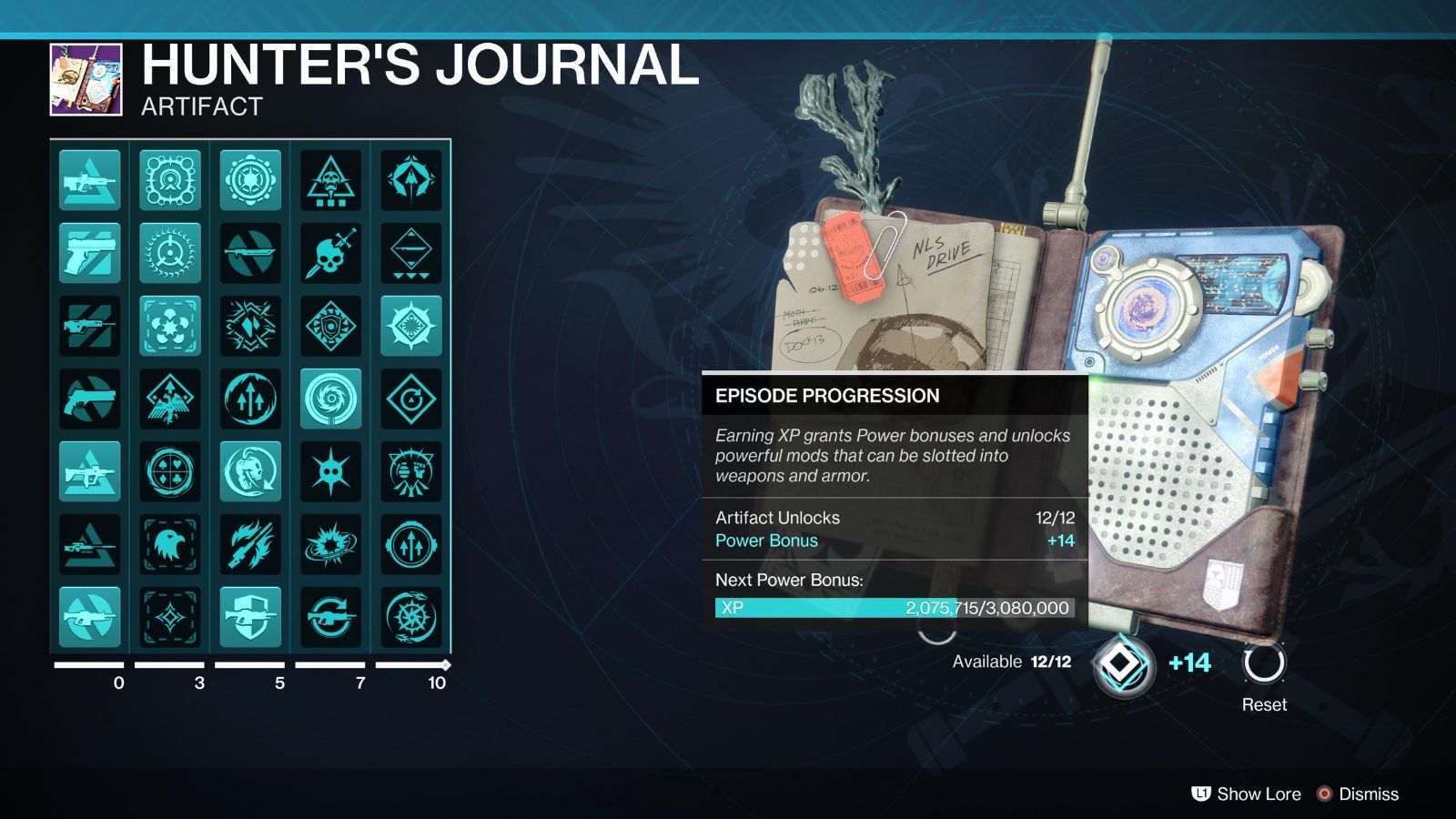This screenshot has width=1456, height=819.
Task: Select the flaming swords mod
Action: coord(249,544)
